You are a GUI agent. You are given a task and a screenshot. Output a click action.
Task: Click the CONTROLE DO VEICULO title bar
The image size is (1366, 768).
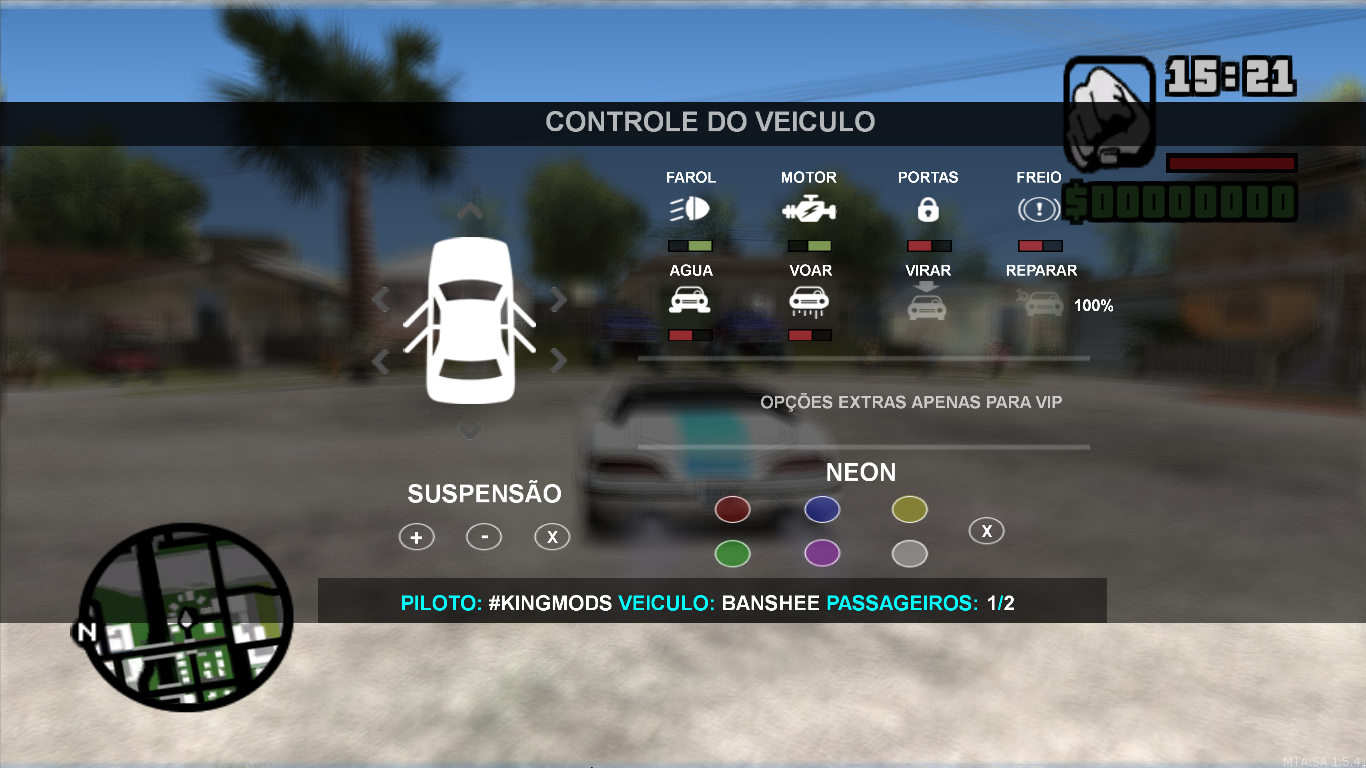pos(710,121)
